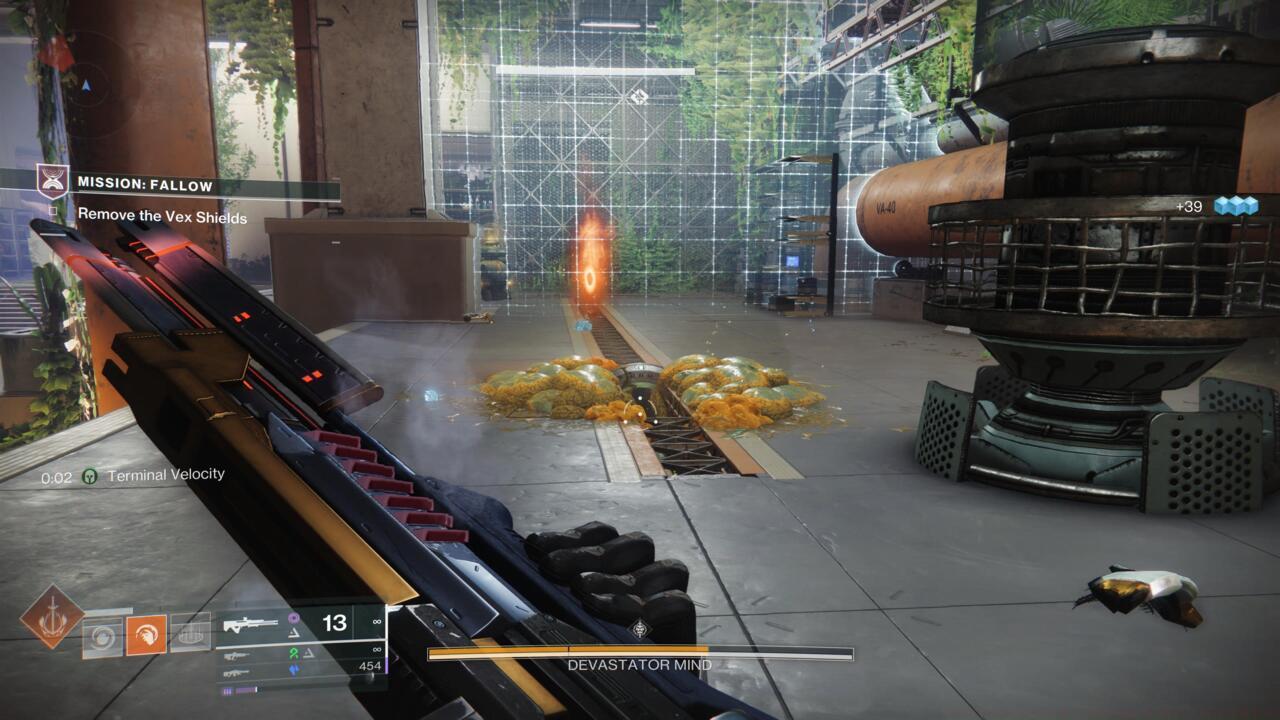This screenshot has width=1280, height=720.
Task: Switch to the second weapon slot
Action: [x=300, y=653]
